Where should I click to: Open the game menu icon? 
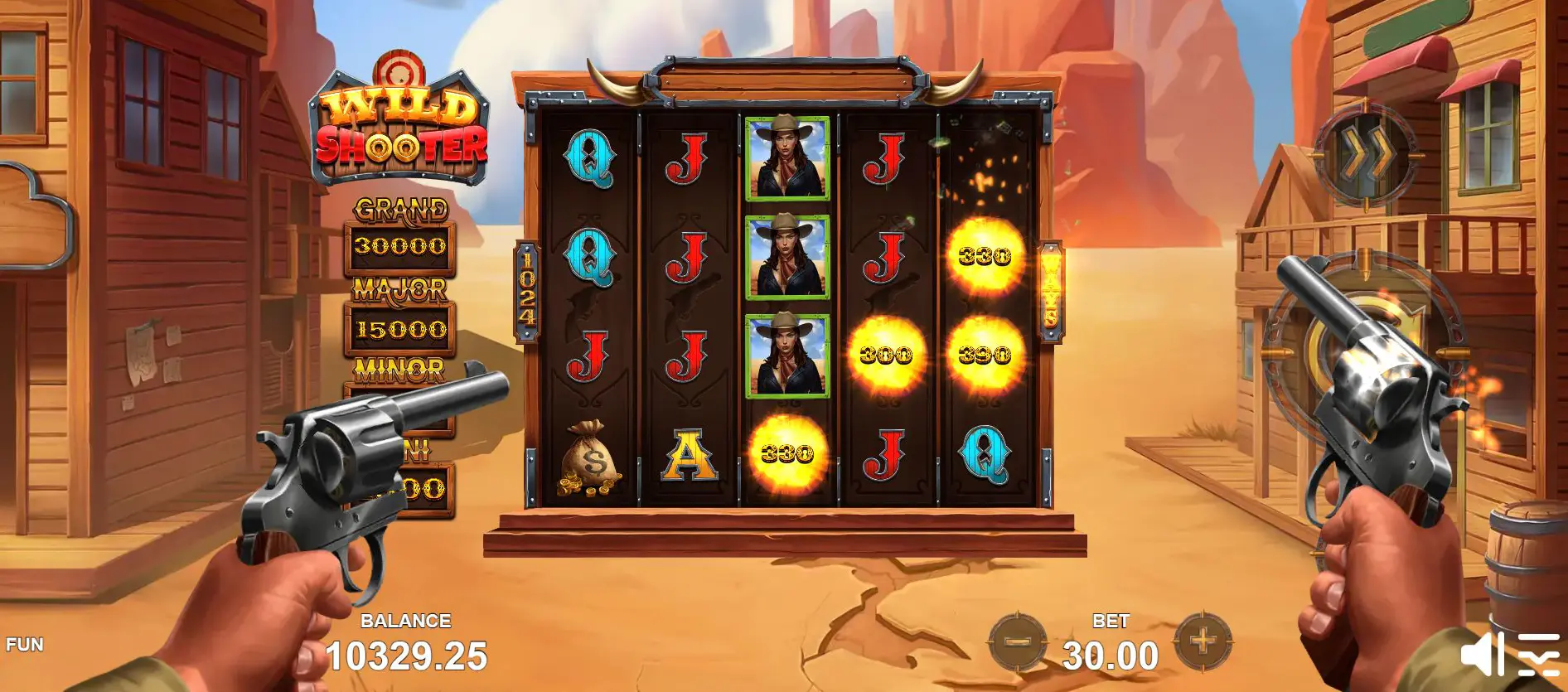click(x=1538, y=655)
